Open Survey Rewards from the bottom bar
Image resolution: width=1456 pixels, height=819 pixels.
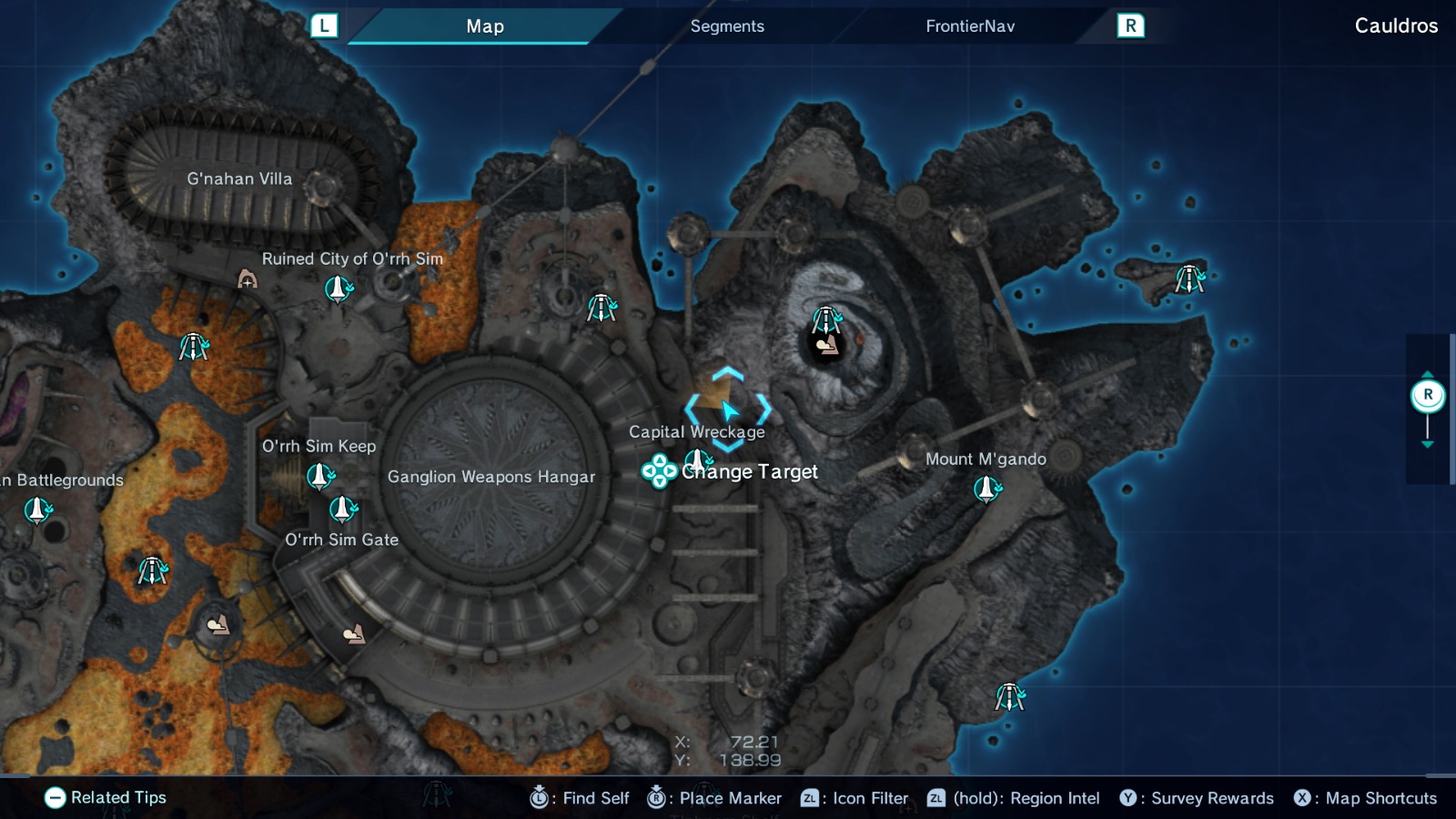(x=1128, y=798)
